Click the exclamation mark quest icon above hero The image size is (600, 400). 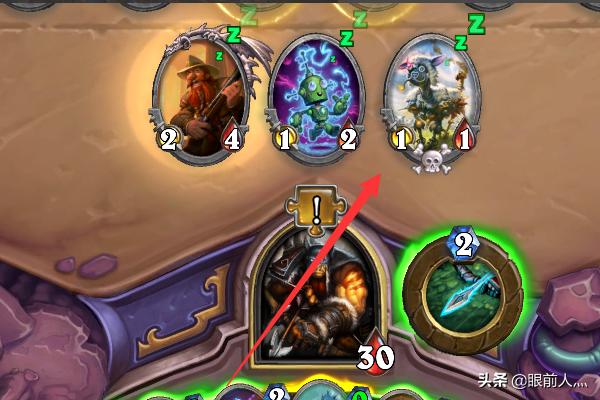[x=314, y=209]
